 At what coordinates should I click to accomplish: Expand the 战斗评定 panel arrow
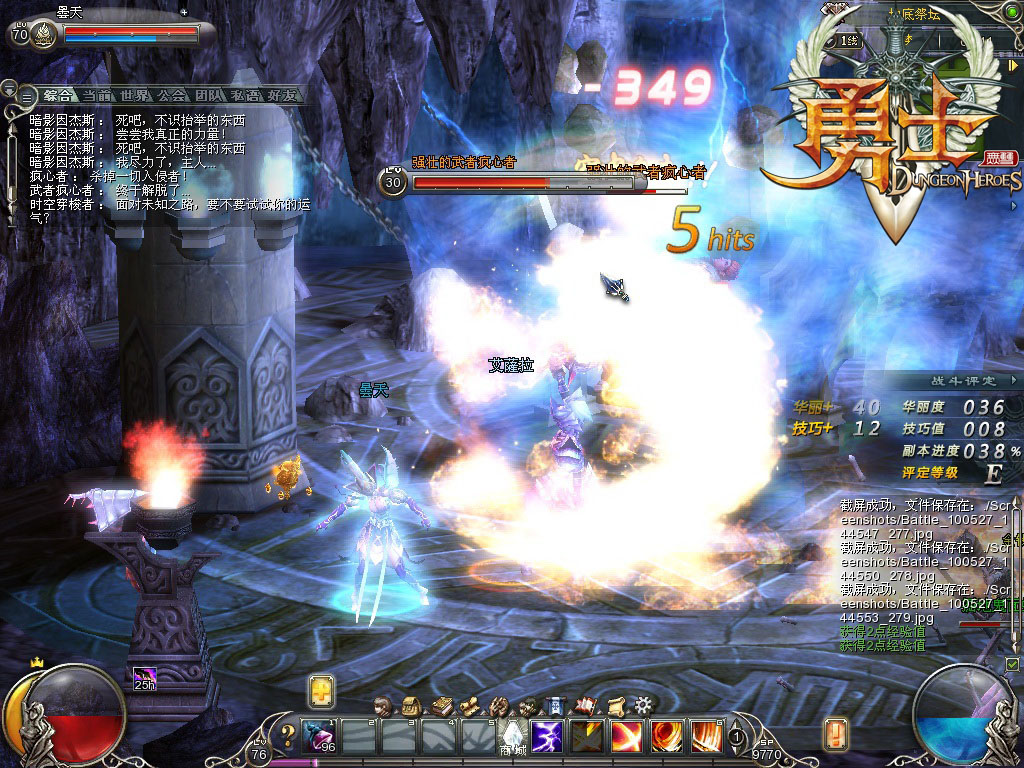tap(1014, 380)
